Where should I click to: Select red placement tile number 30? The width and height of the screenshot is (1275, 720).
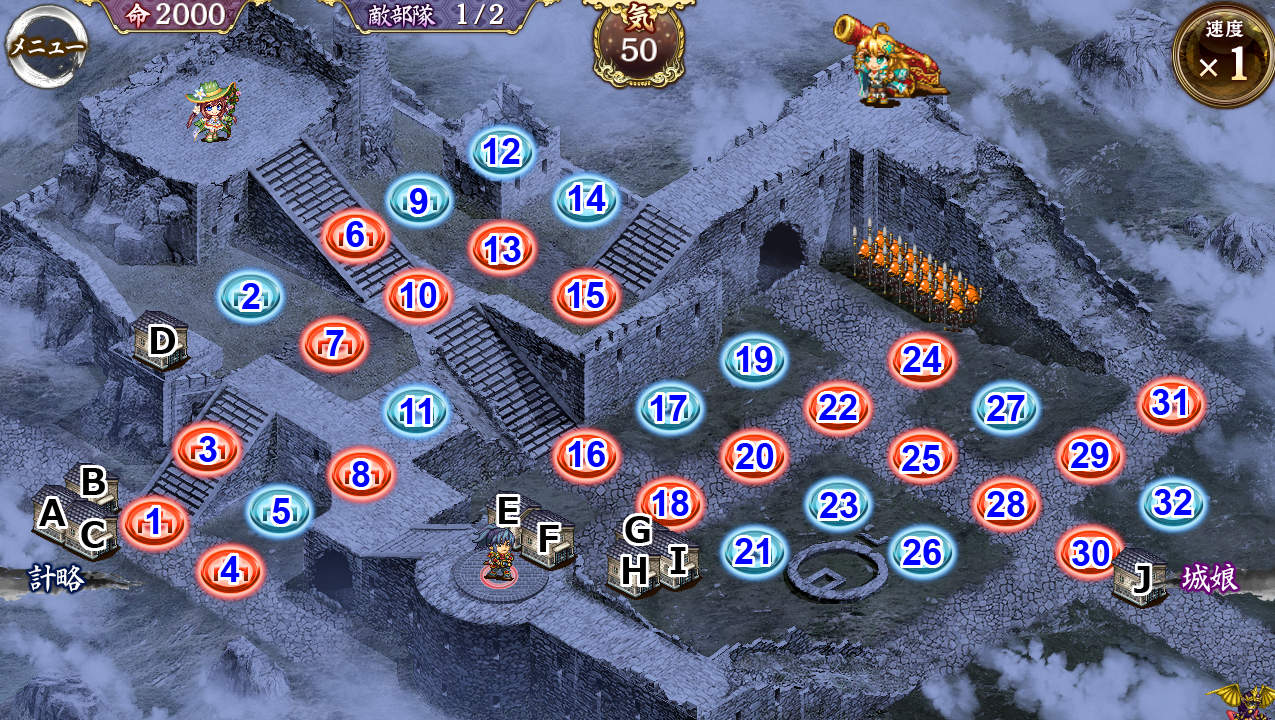pyautogui.click(x=1090, y=552)
